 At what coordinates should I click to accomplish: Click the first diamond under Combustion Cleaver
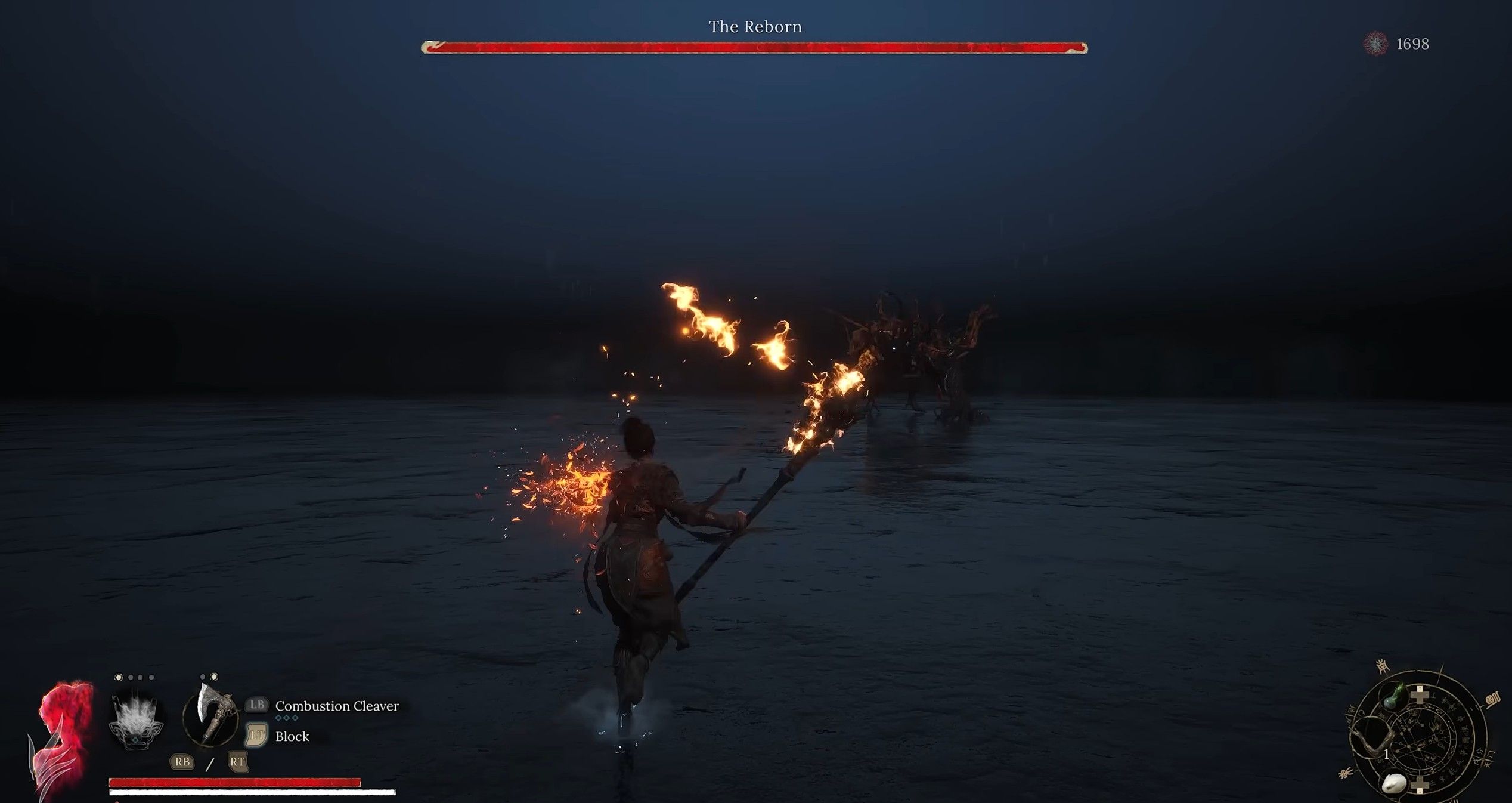point(280,718)
